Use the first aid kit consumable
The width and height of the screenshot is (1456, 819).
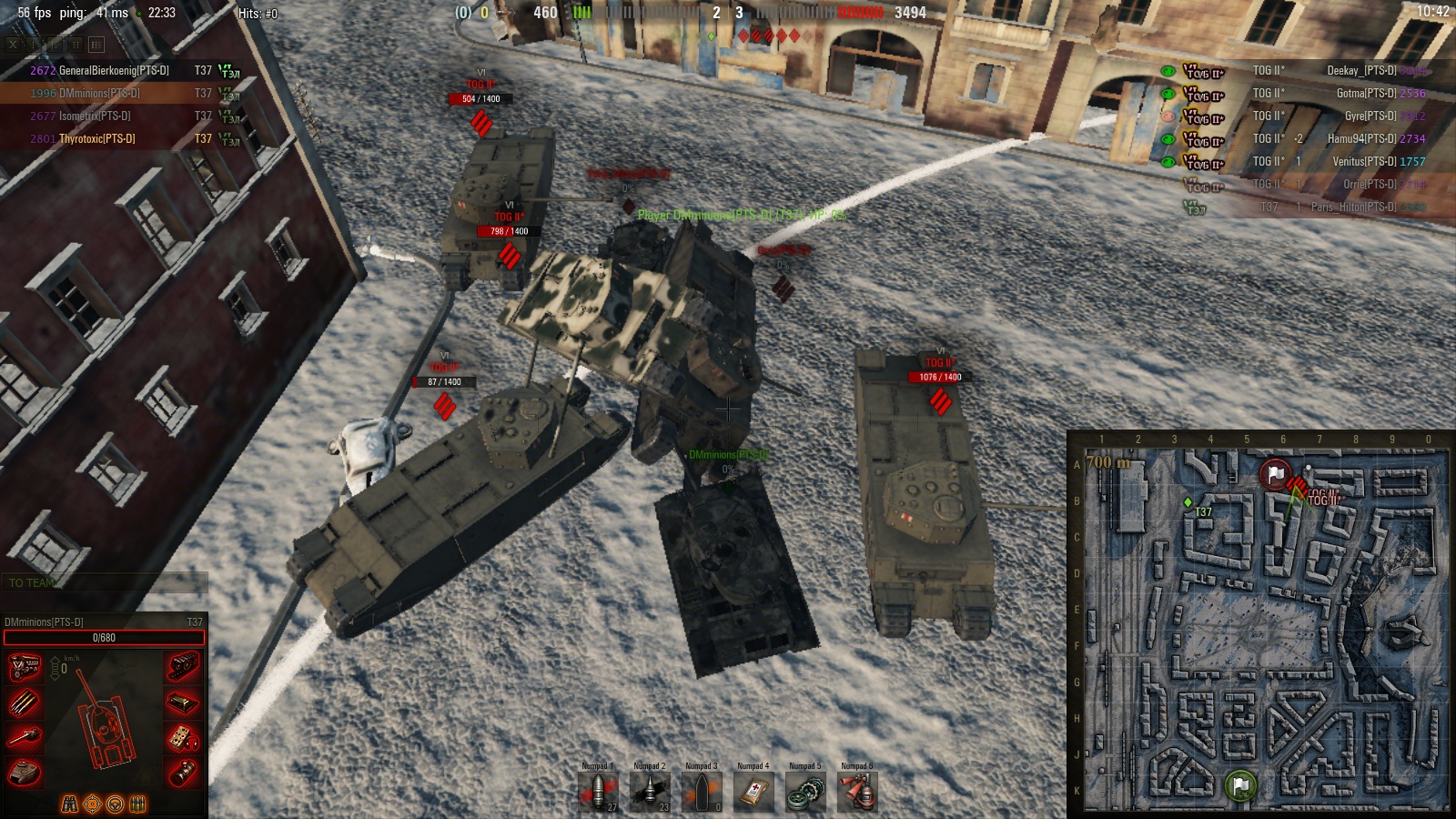coord(753,792)
